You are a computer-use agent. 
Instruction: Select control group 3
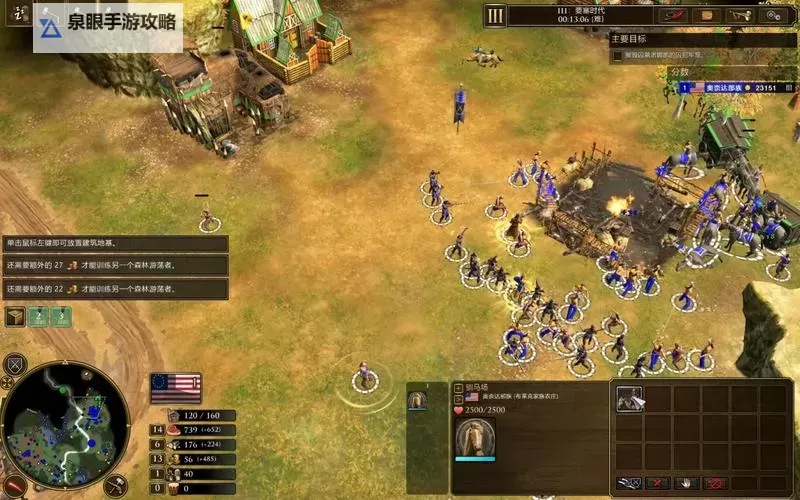(x=62, y=316)
